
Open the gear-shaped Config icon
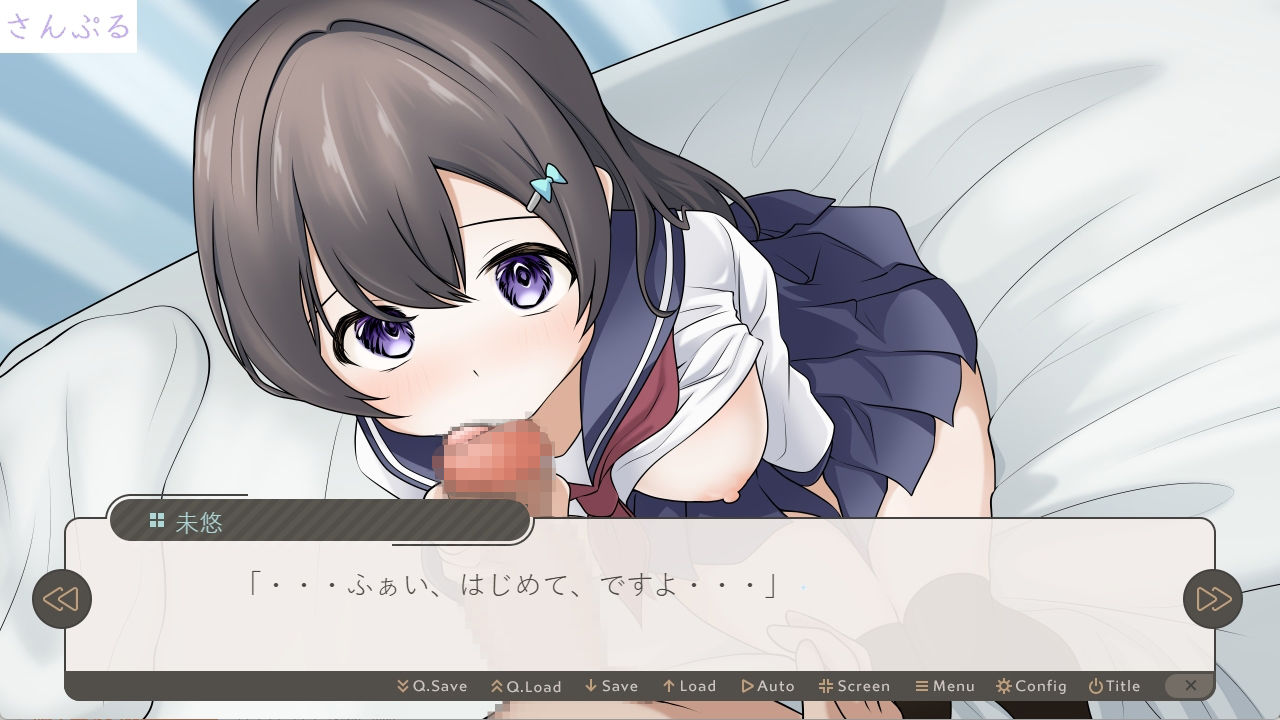click(1002, 686)
